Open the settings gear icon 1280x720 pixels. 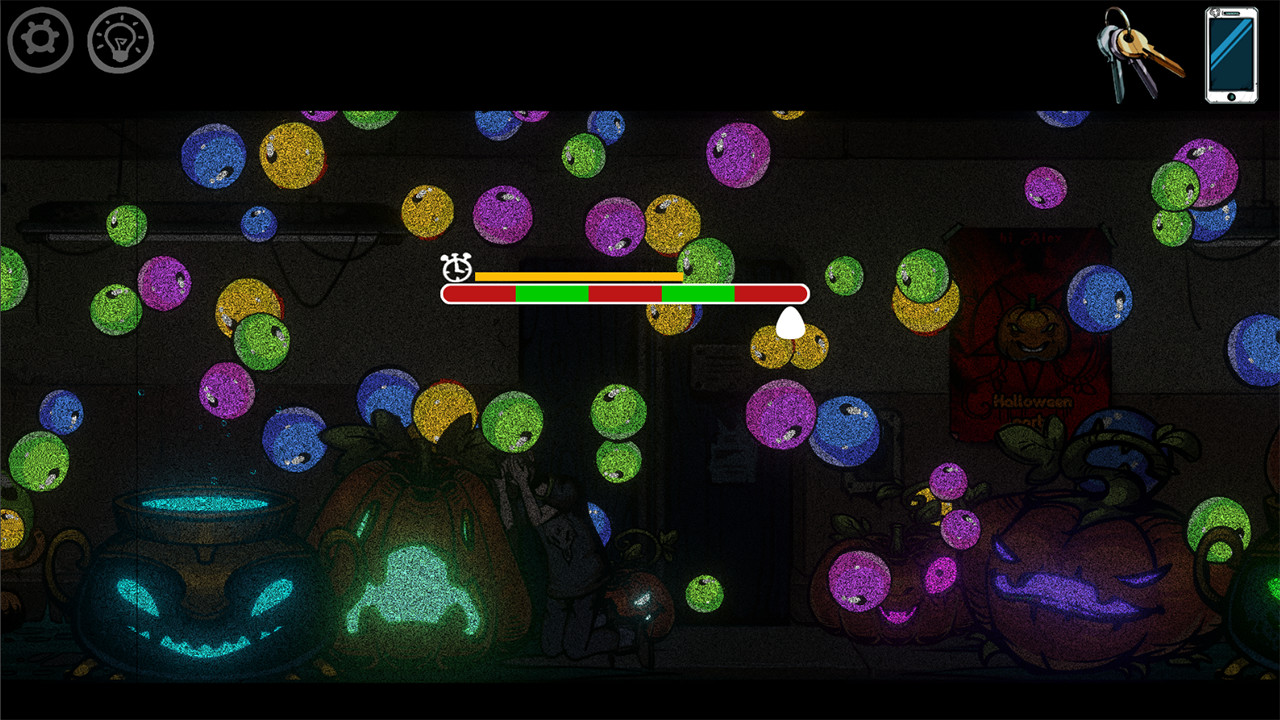tap(38, 40)
